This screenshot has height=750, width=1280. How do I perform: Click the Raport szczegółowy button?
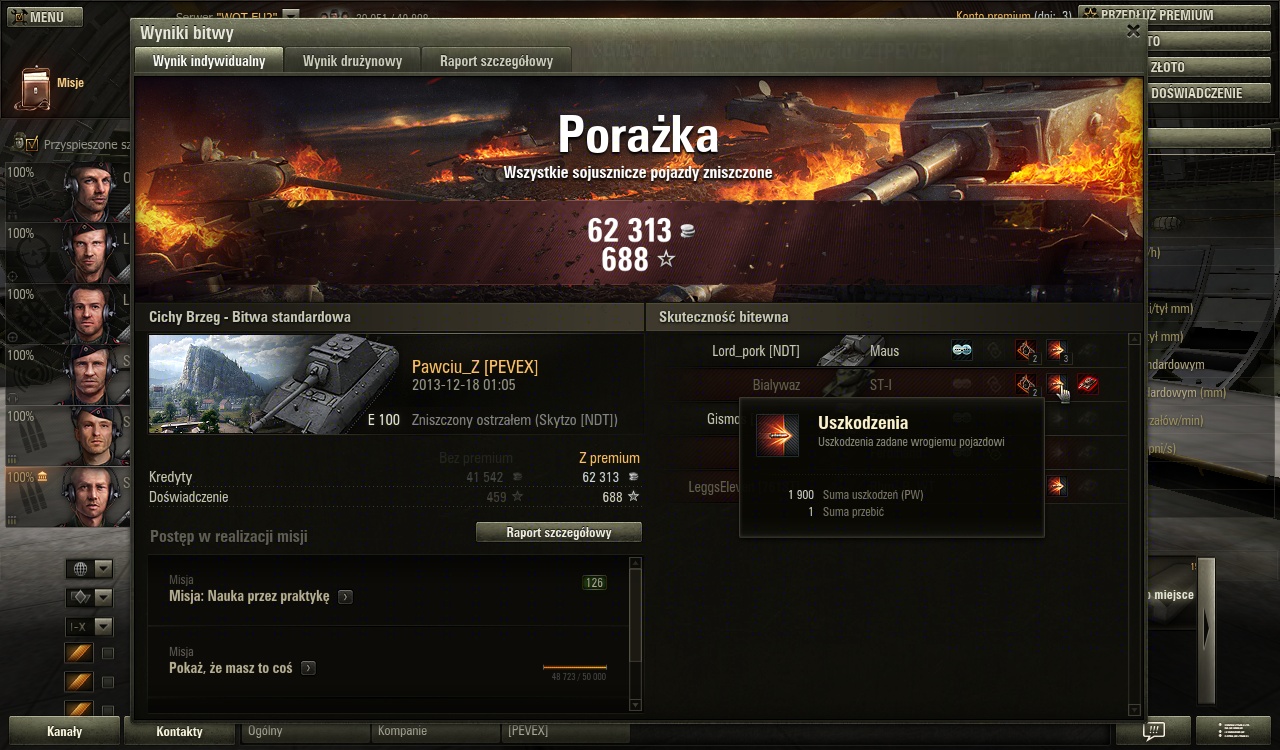tap(558, 532)
